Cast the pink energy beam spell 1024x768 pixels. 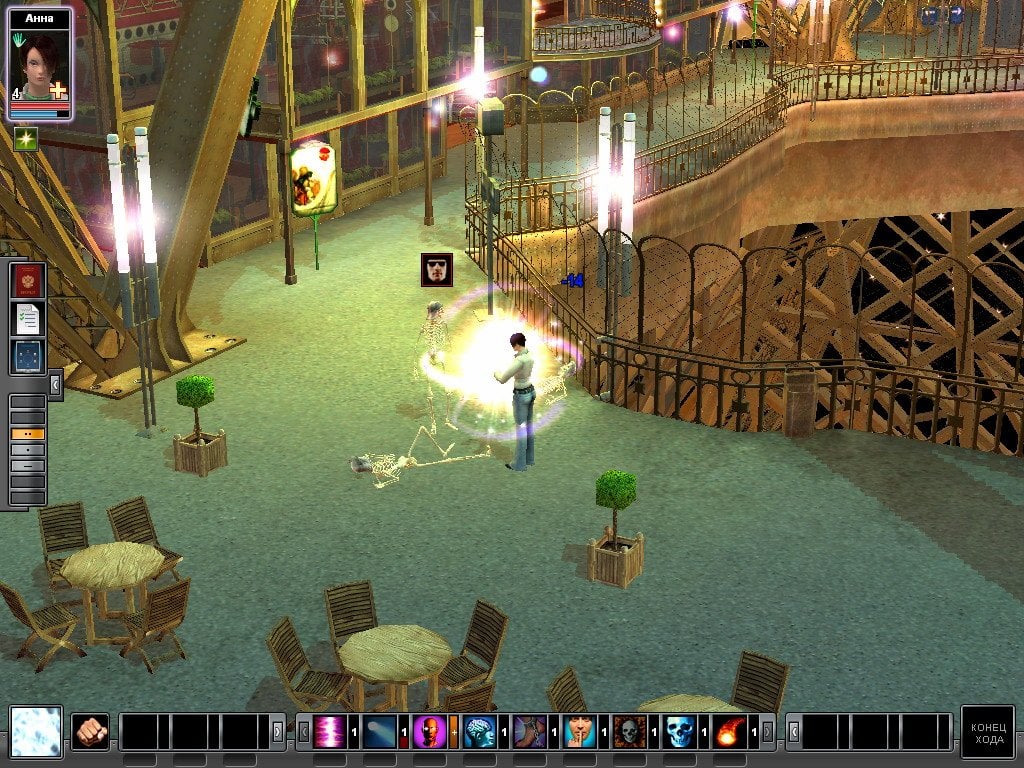330,732
